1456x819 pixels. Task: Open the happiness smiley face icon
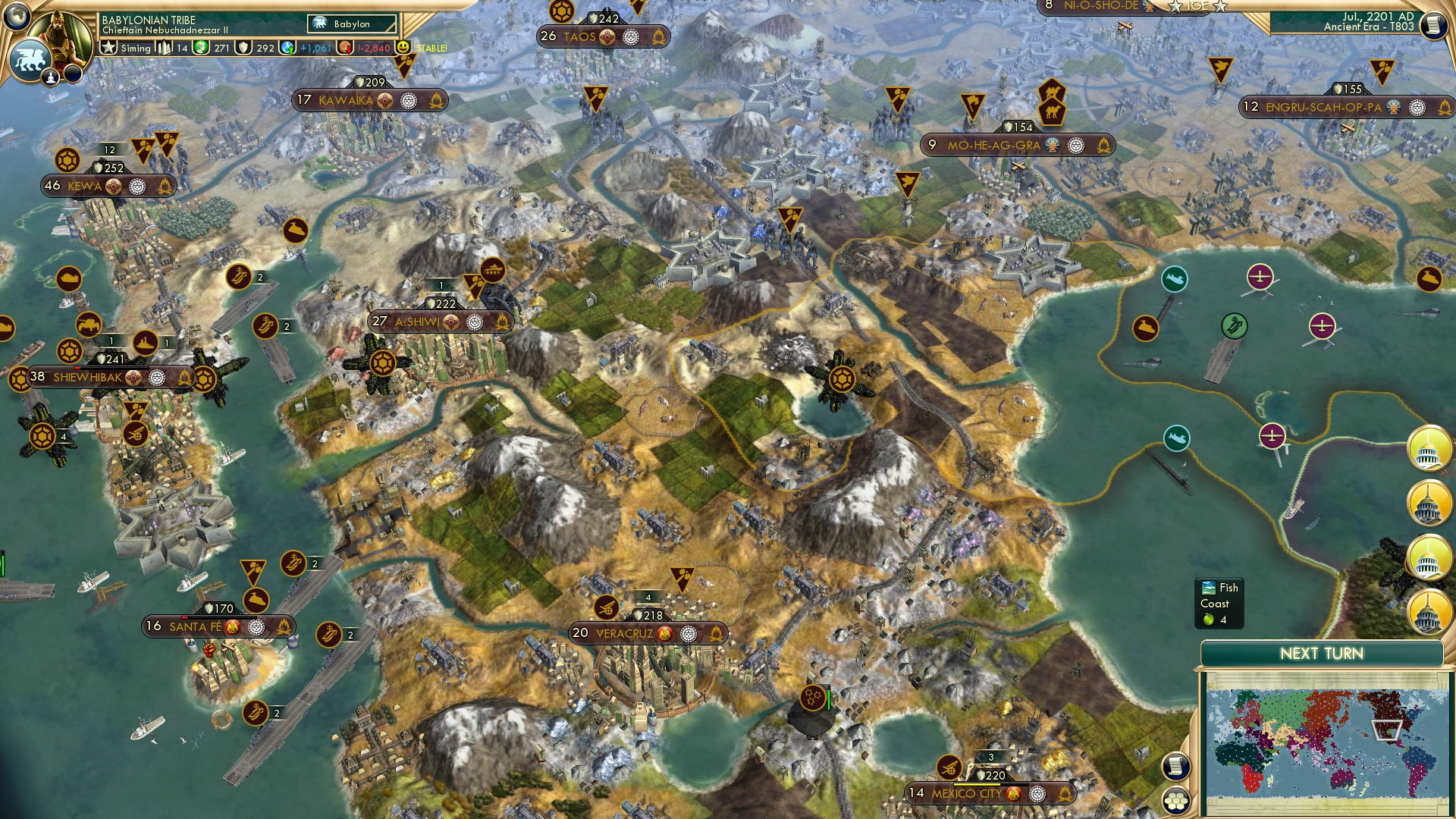click(x=403, y=48)
